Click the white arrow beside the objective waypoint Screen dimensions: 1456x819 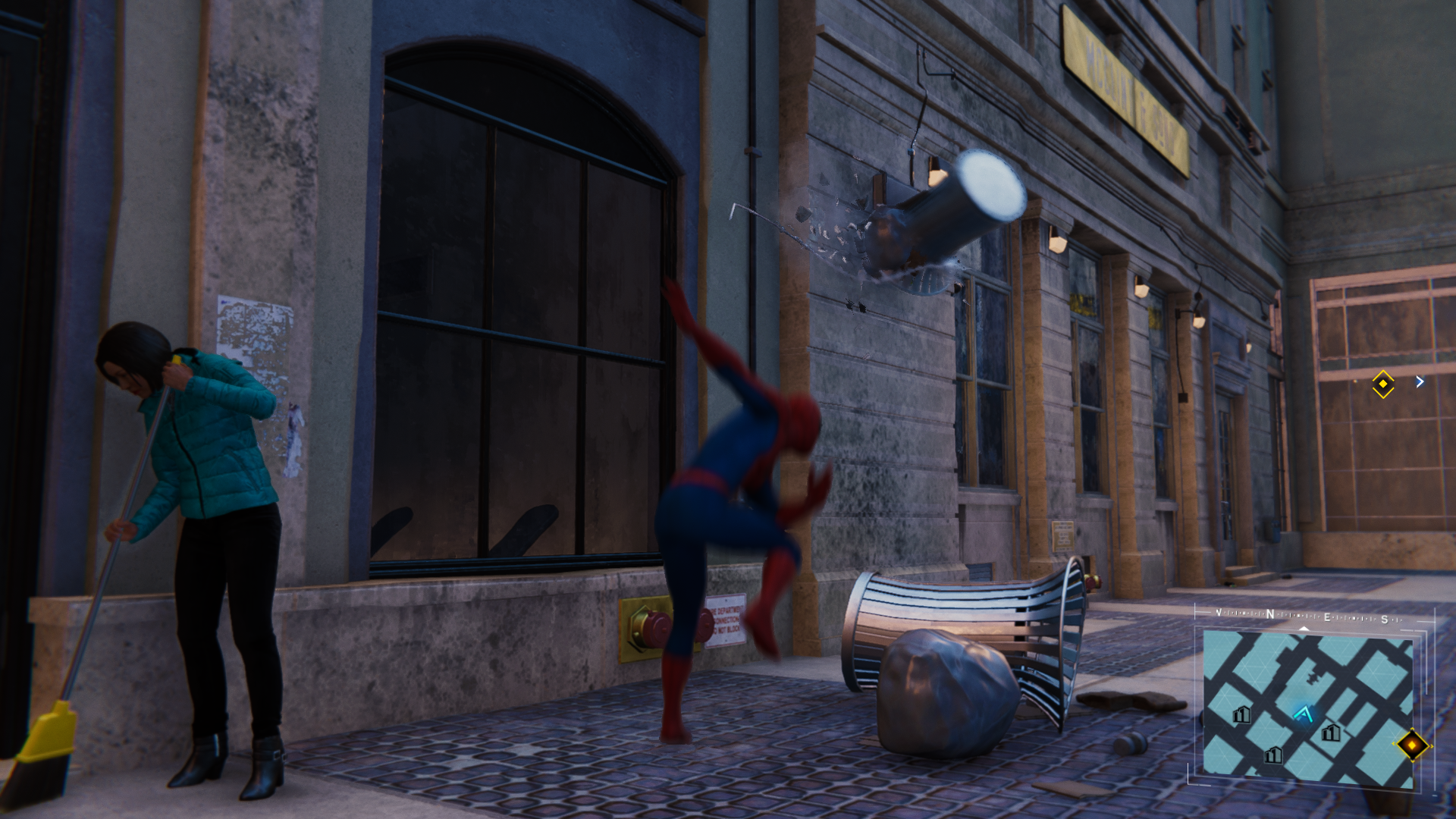[x=1420, y=382]
